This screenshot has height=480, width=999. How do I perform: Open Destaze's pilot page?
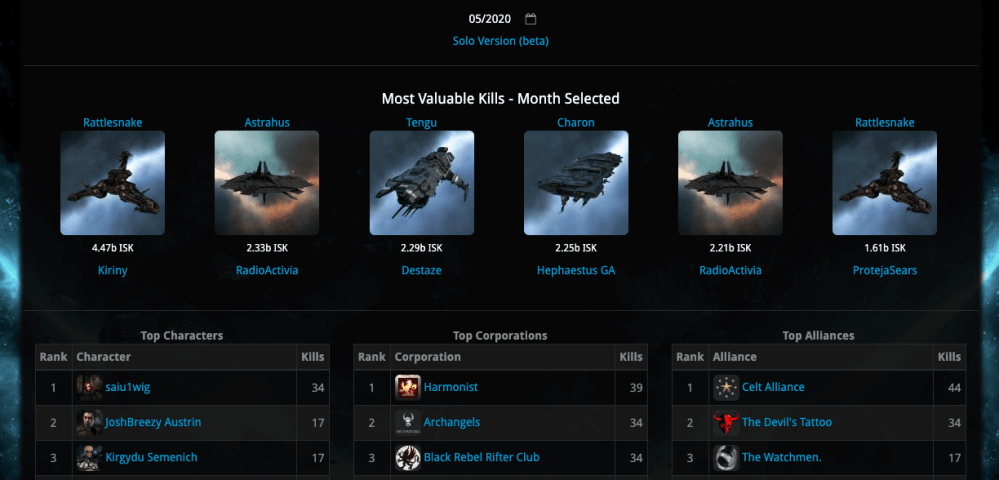[x=421, y=270]
